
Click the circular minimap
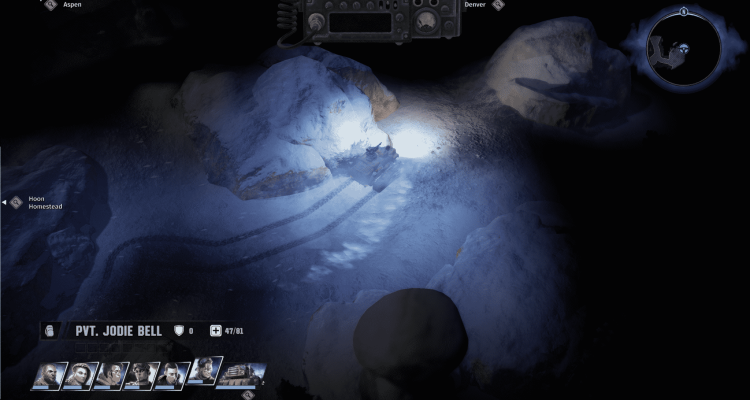click(x=684, y=48)
